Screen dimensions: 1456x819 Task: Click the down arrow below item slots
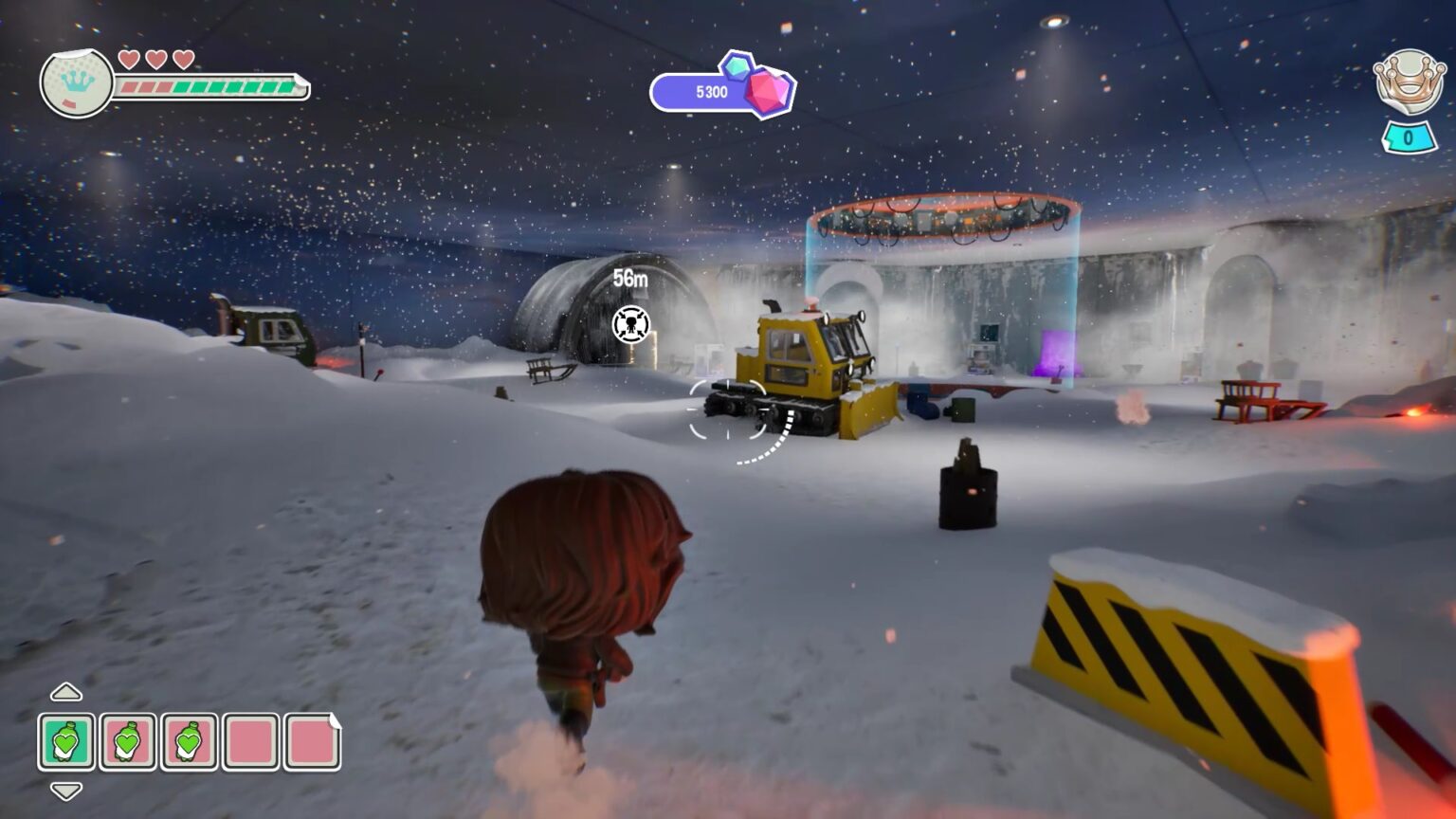click(x=65, y=791)
